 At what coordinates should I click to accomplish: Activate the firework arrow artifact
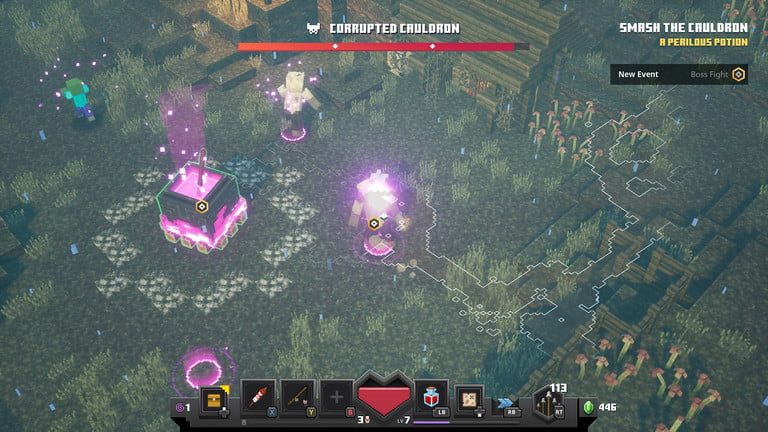[x=258, y=397]
